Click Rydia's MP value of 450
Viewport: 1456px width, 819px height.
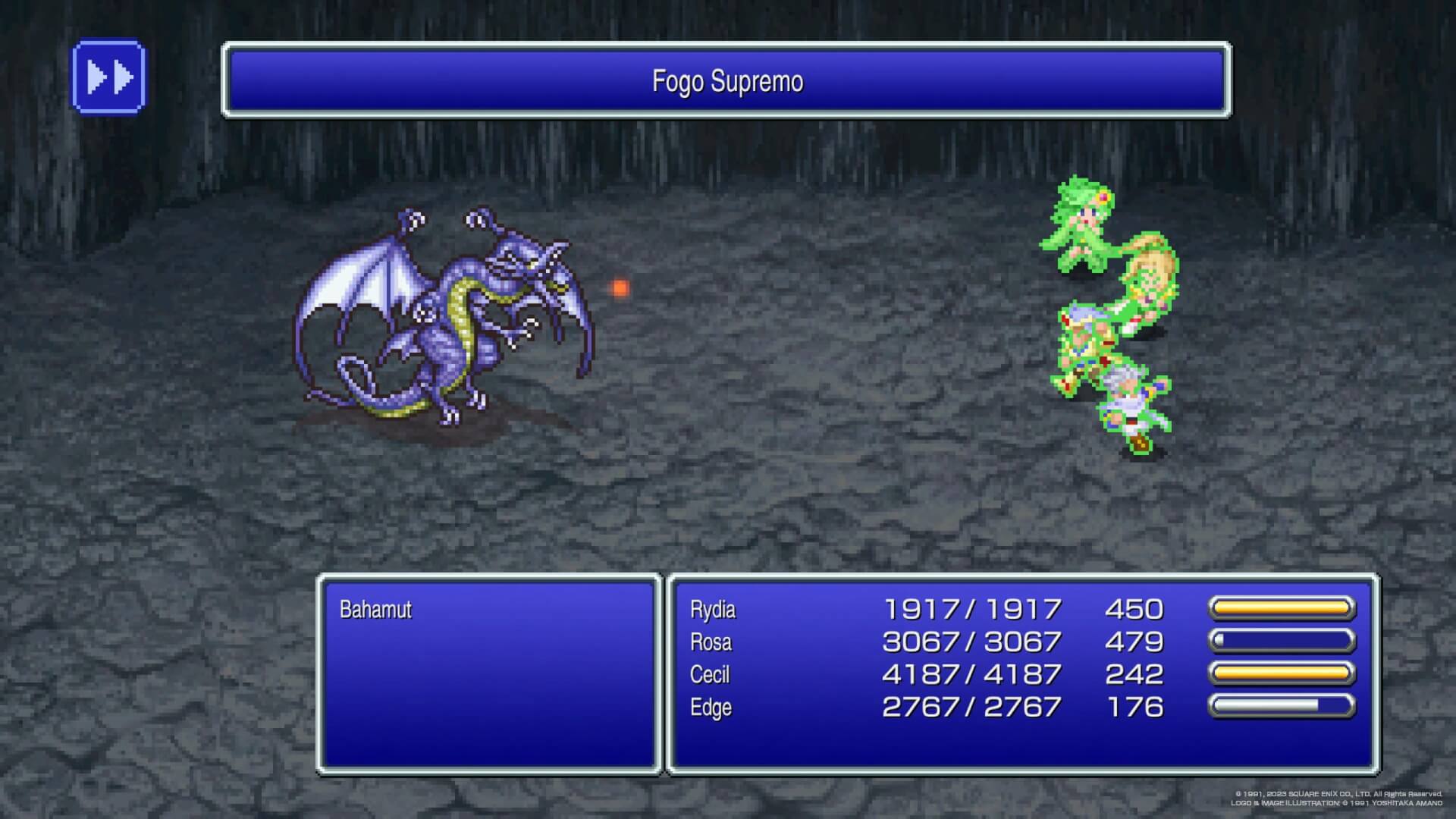click(x=1135, y=609)
